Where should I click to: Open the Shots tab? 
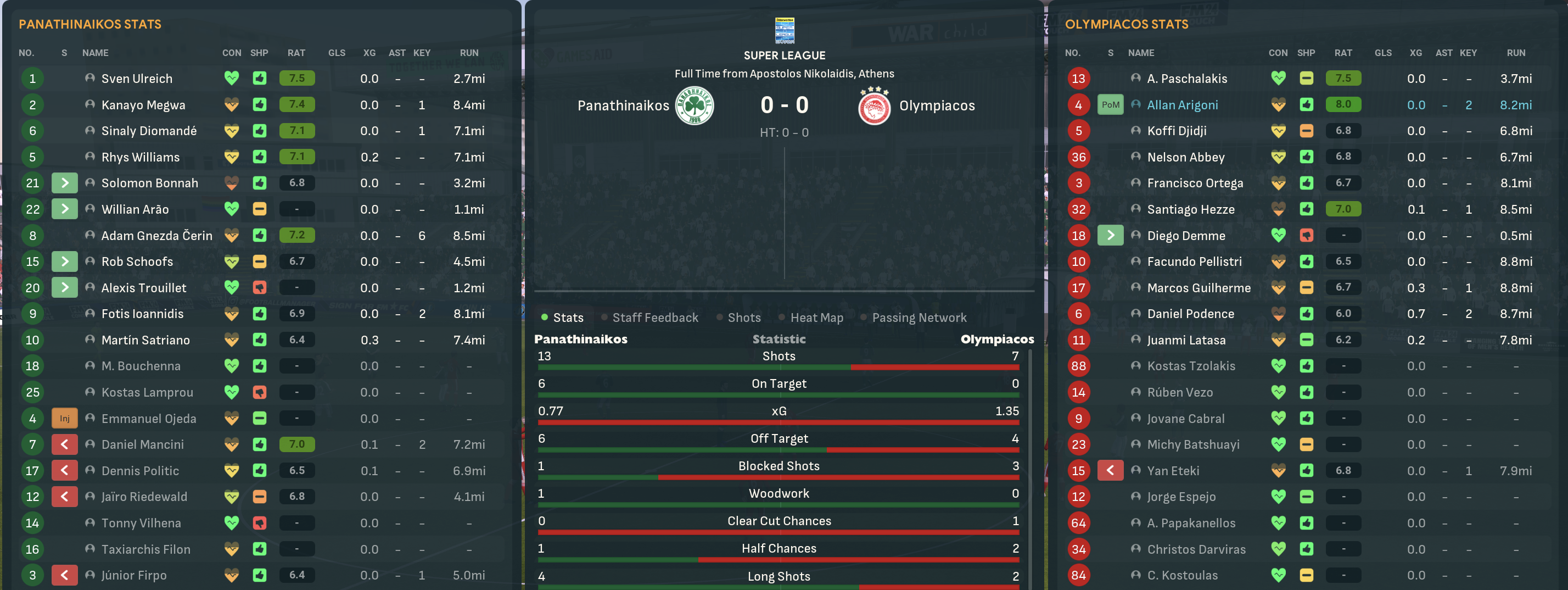744,317
